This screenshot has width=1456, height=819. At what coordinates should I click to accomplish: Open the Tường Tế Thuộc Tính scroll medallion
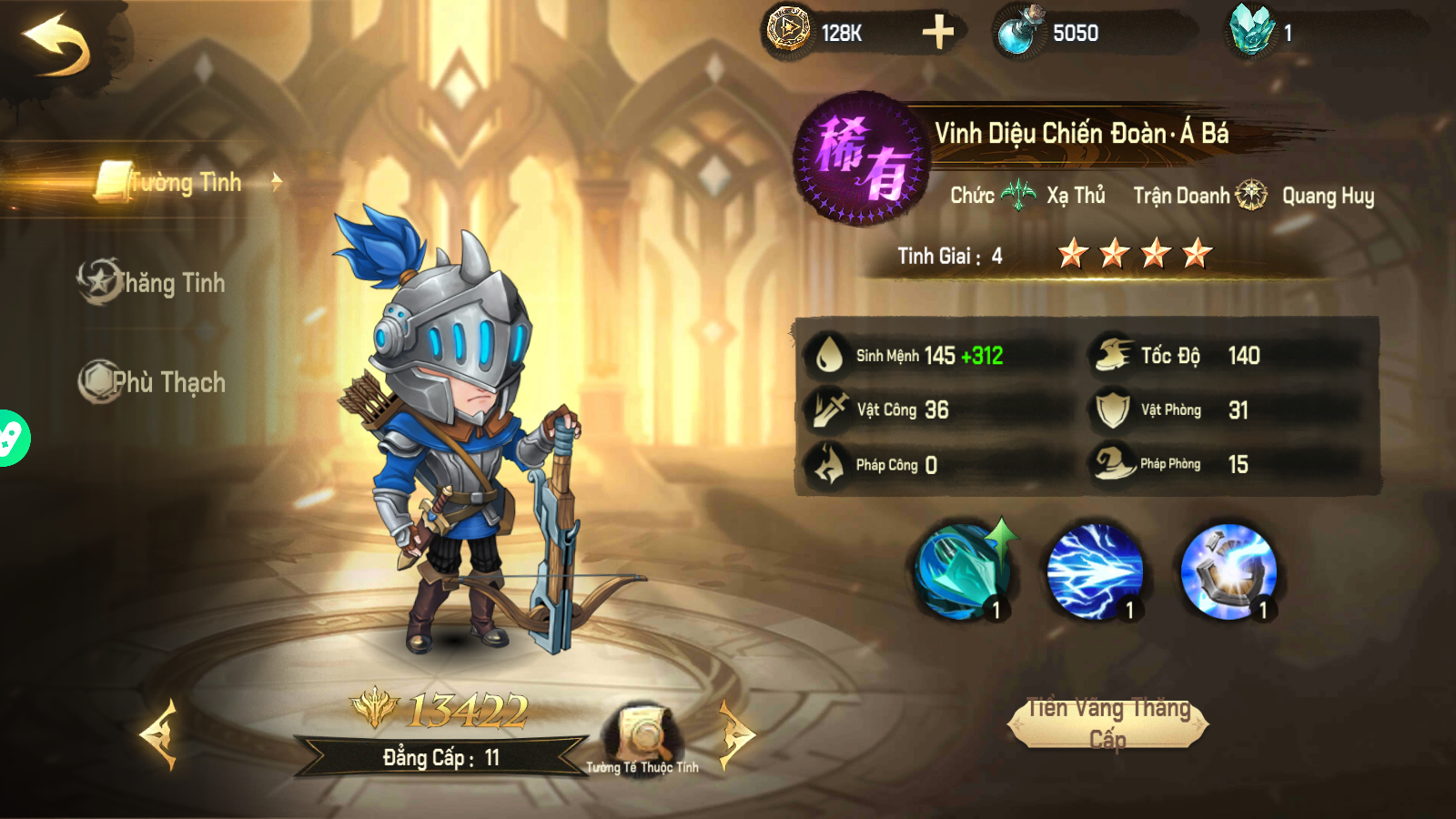[x=642, y=728]
